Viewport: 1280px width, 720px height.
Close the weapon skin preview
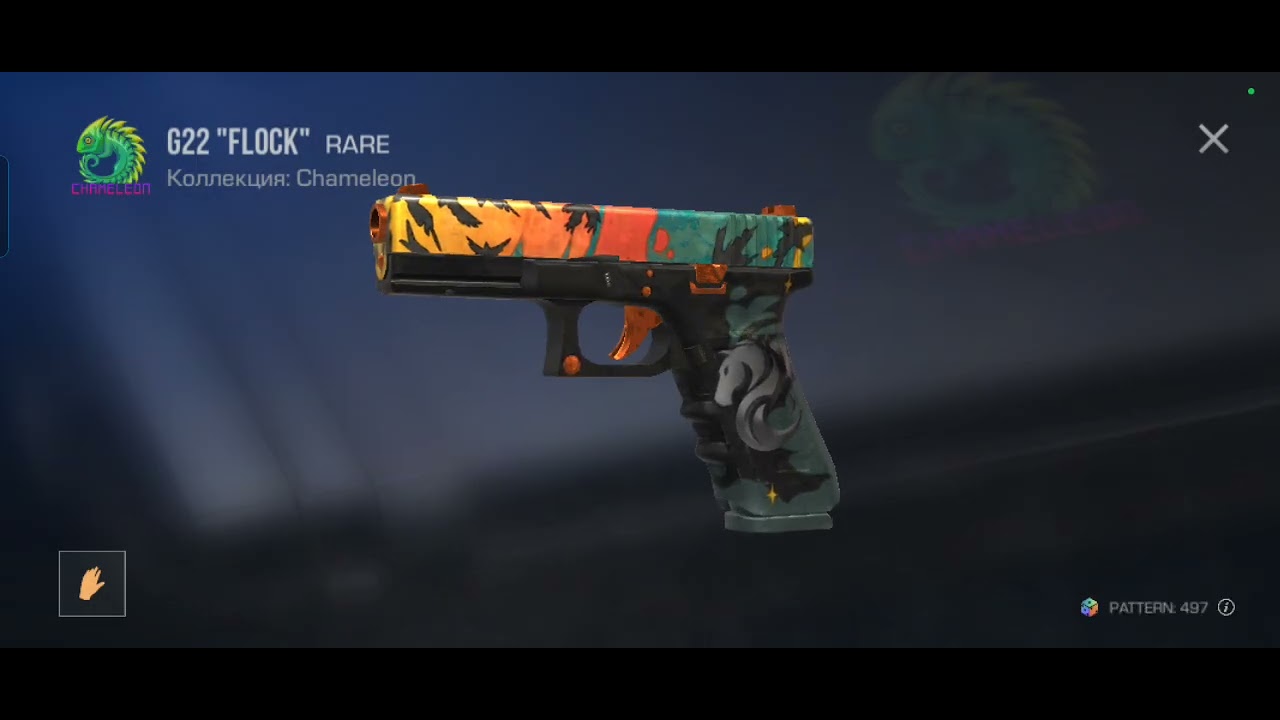1213,139
